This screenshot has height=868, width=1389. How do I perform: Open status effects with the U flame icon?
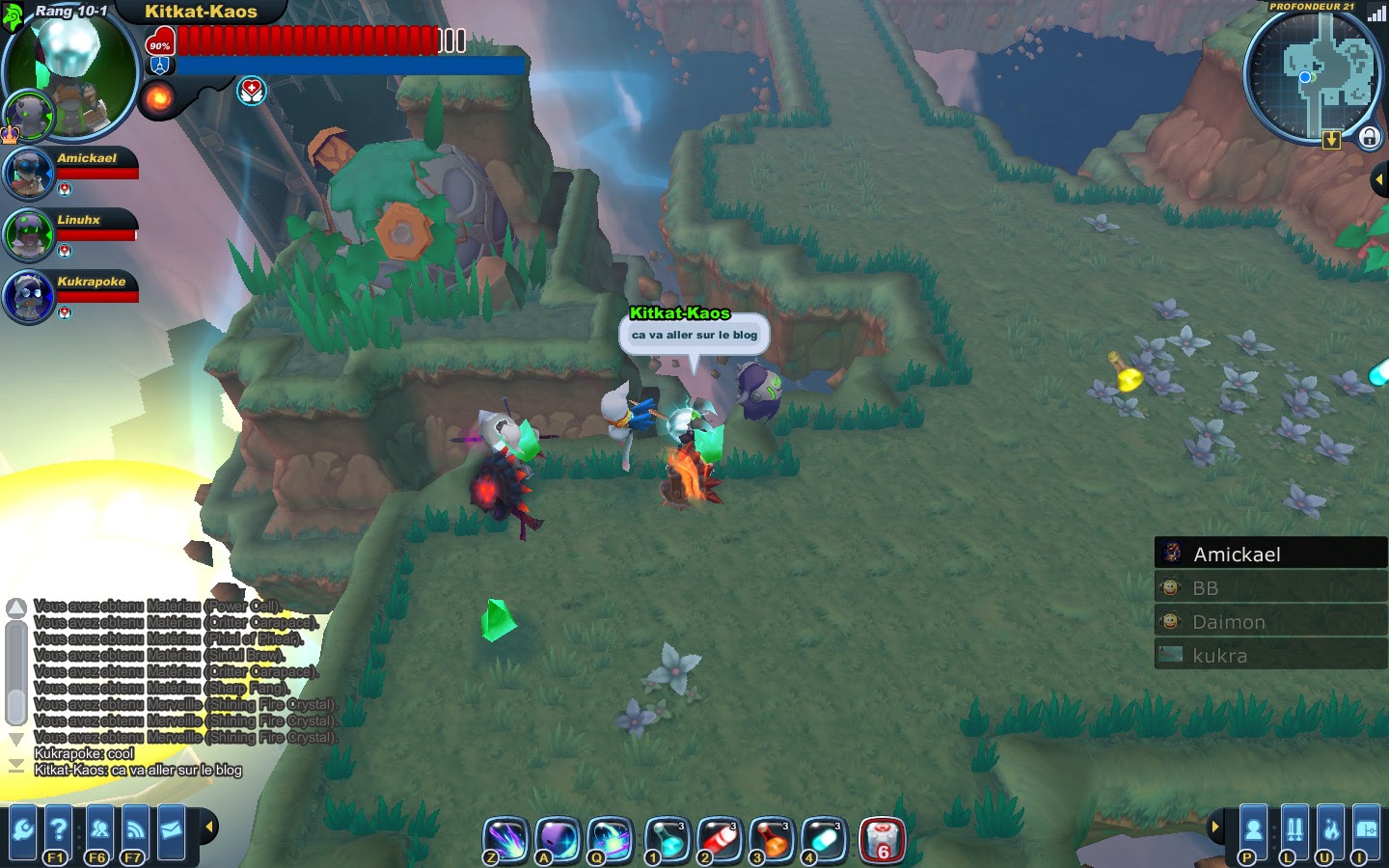pyautogui.click(x=1330, y=831)
